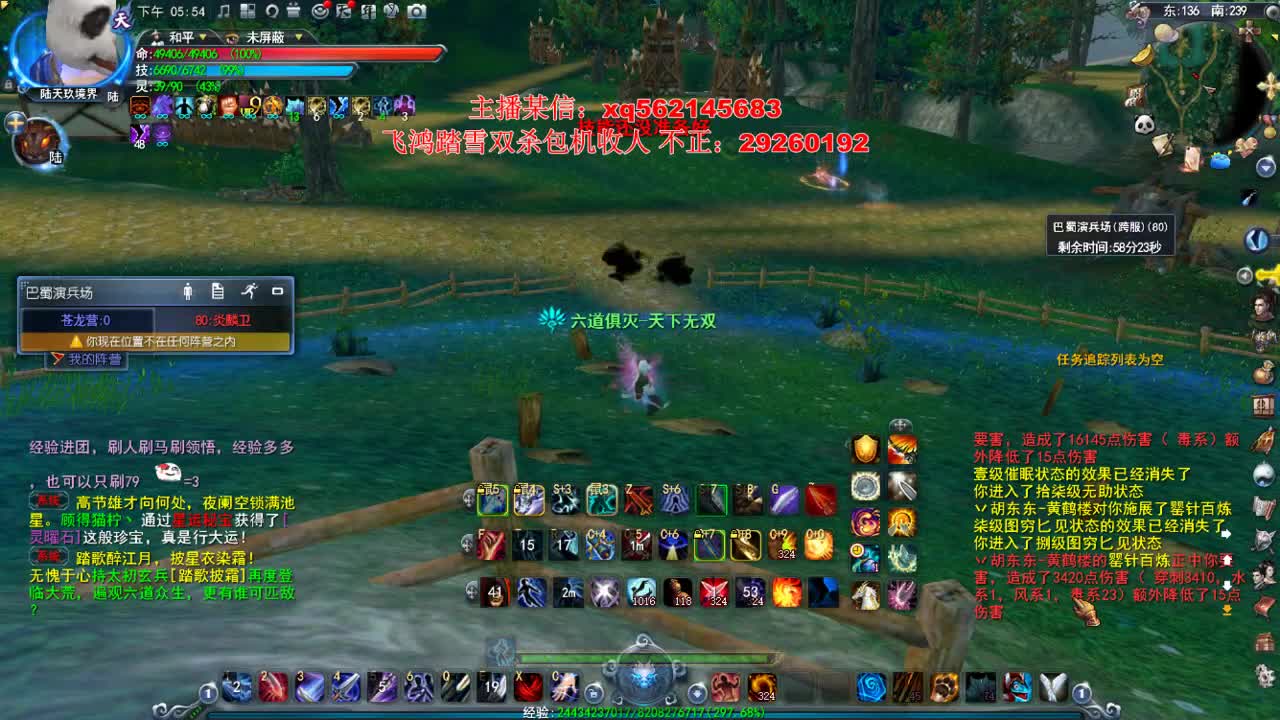Select the 80:炎麟卫 enemy faction entry
1280x720 pixels.
coord(222,320)
